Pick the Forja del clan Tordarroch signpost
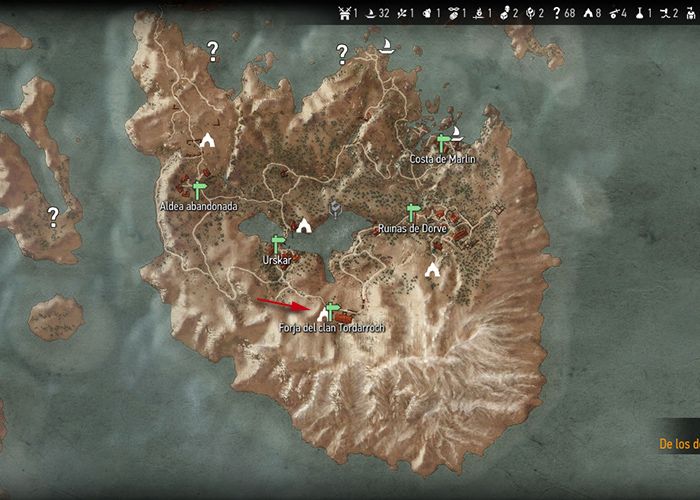700x500 pixels. [333, 311]
